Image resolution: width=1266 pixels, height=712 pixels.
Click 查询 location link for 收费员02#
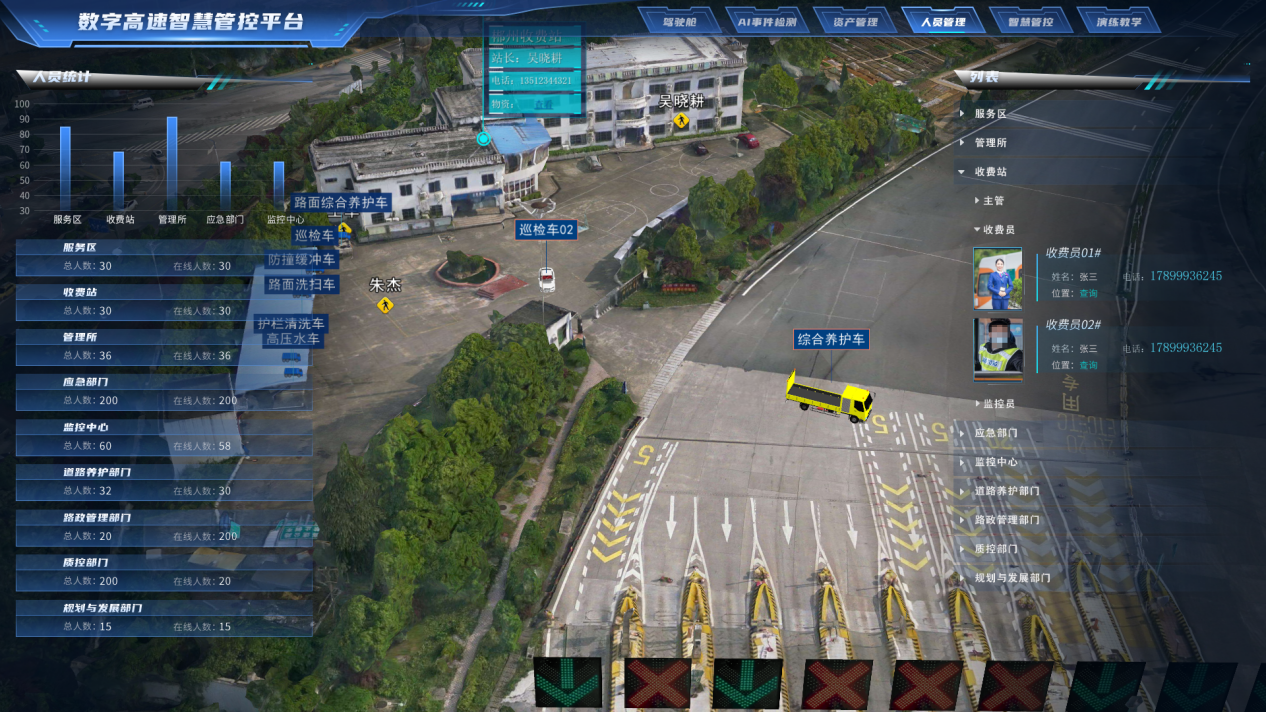(x=1088, y=365)
